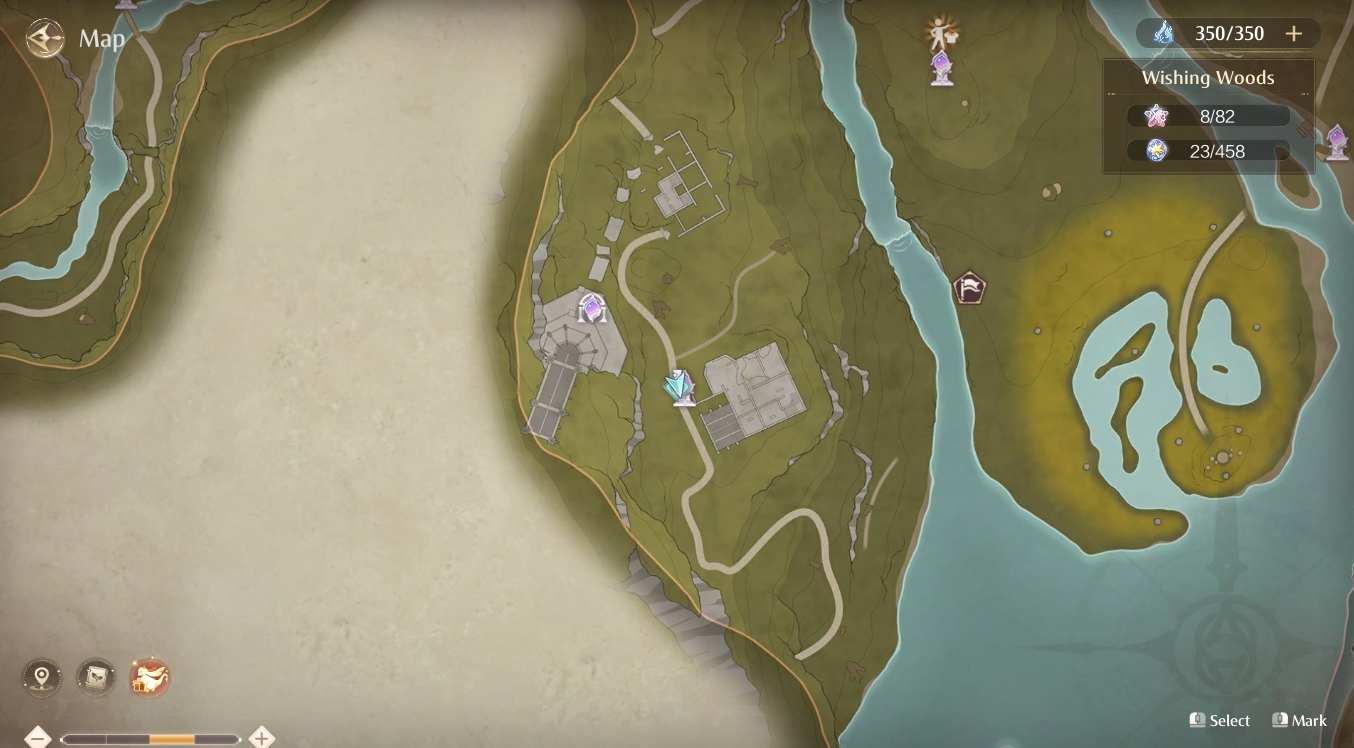Open the flying fox event icon
This screenshot has width=1354, height=748.
pos(147,677)
